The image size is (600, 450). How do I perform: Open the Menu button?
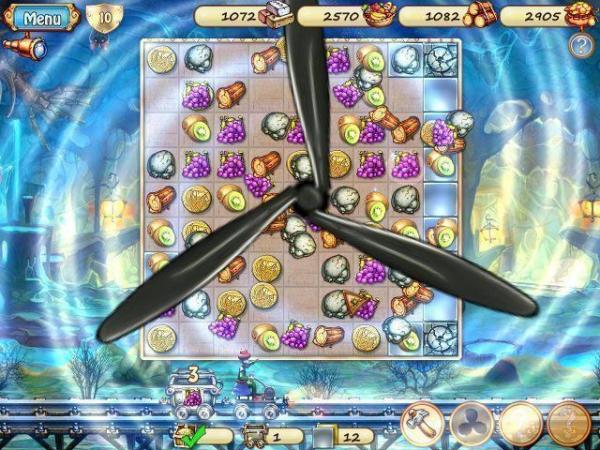[x=41, y=17]
